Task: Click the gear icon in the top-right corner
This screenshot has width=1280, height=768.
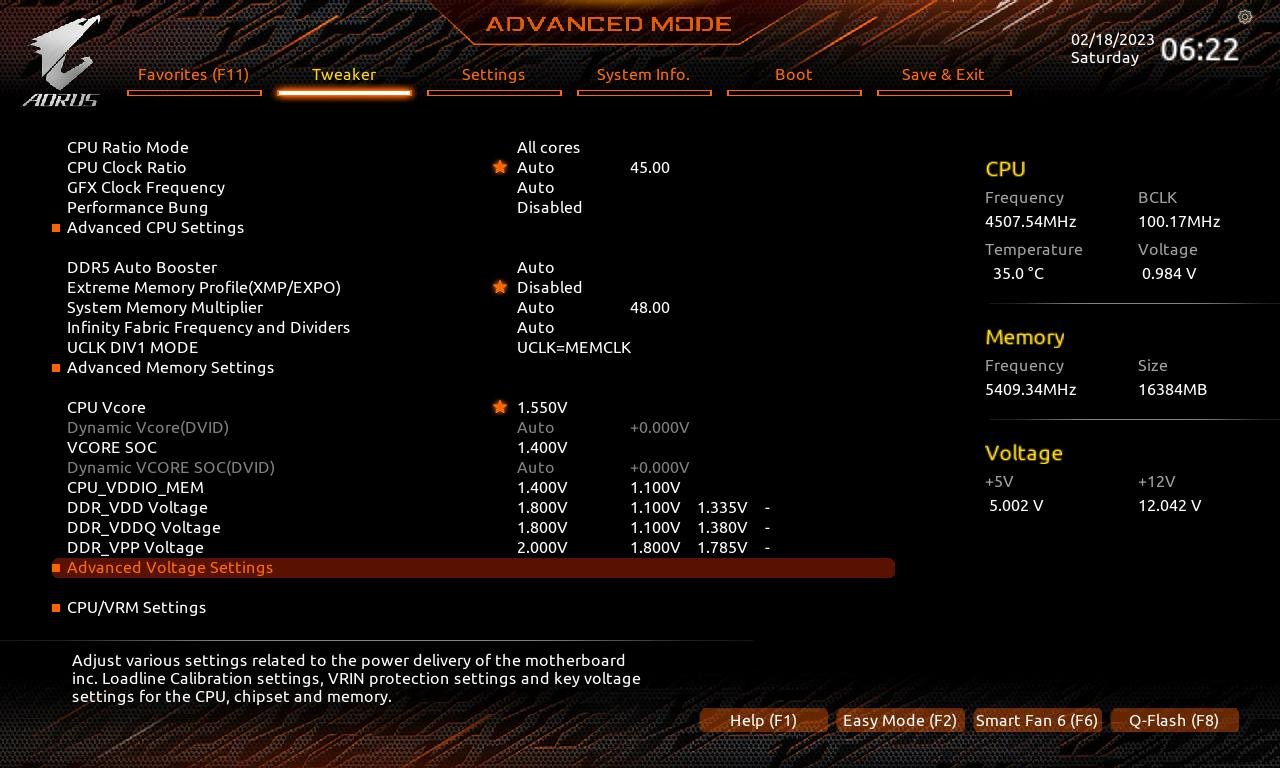Action: (1244, 17)
